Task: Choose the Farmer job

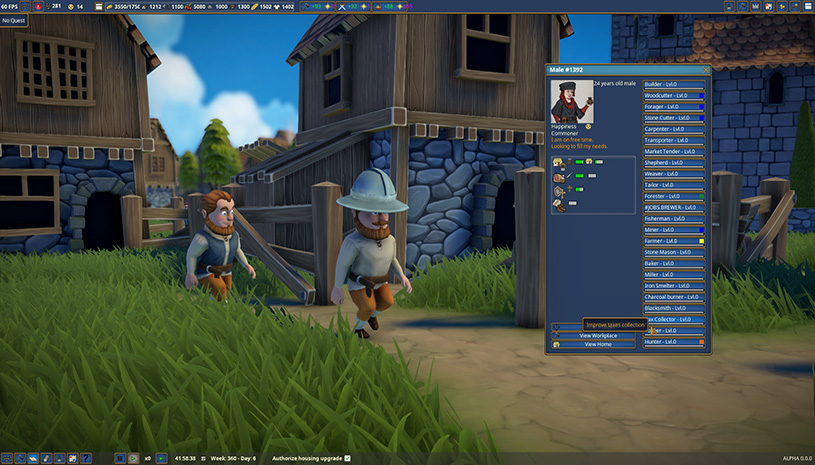Action: coord(674,241)
